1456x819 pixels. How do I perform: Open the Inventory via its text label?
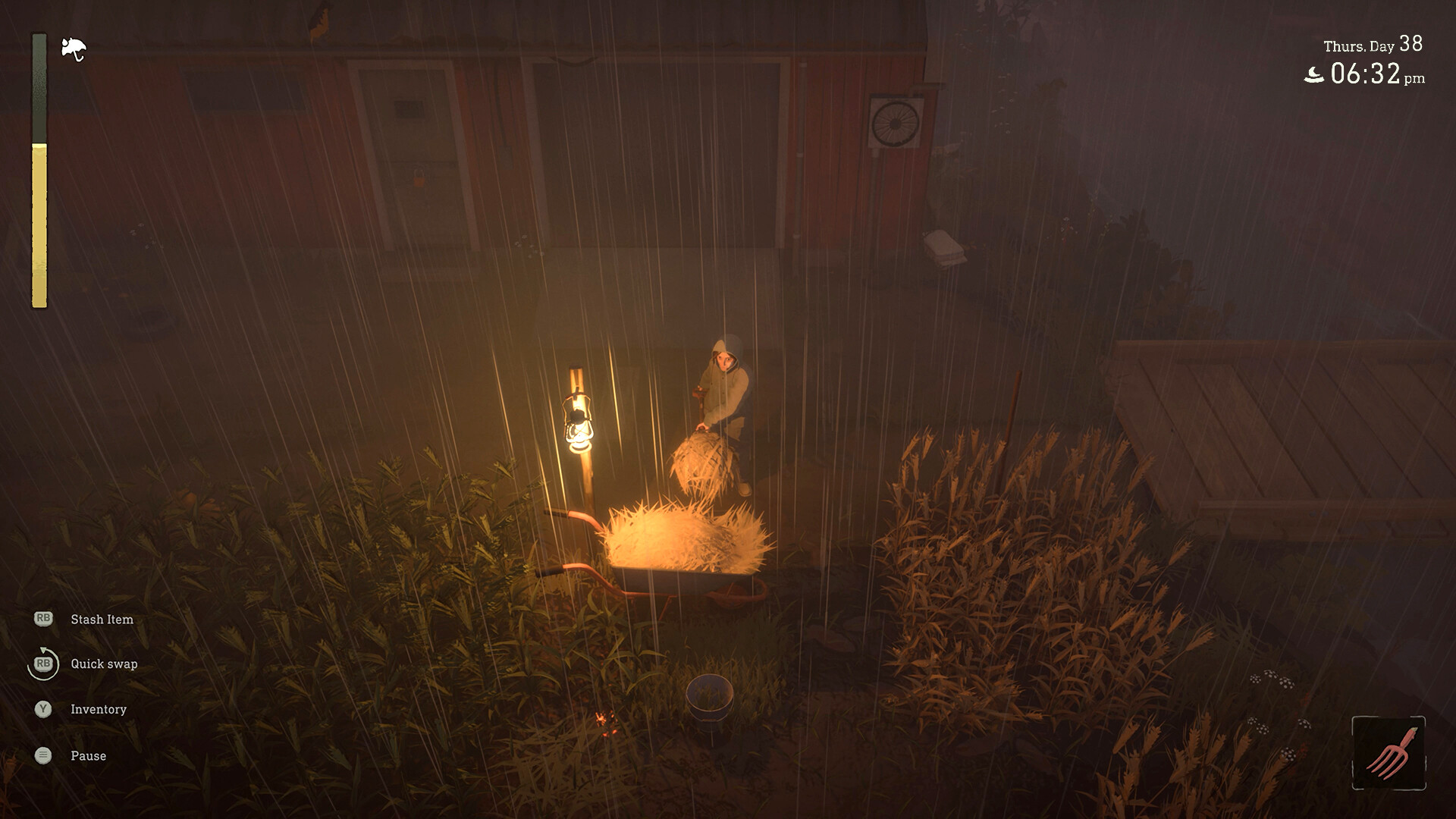(98, 710)
